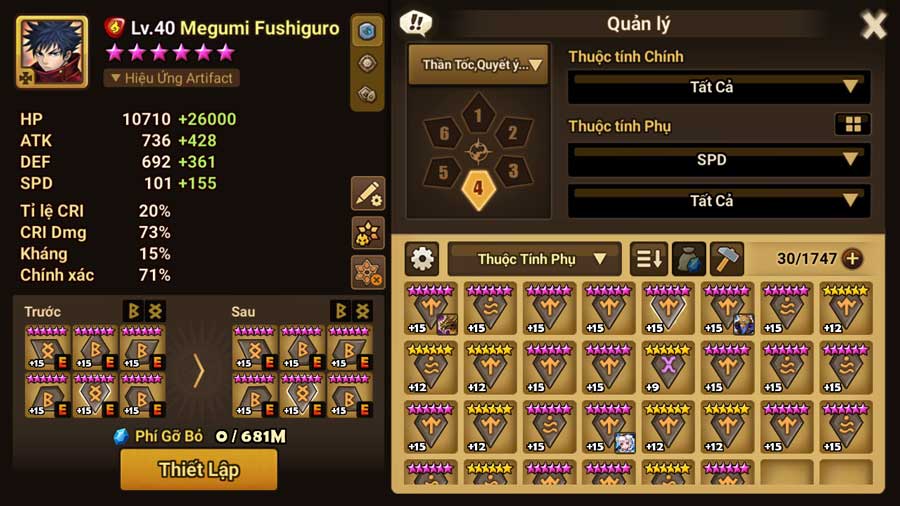Open the SPD sub-stat dropdown
Screen dimensions: 900x506
point(718,160)
